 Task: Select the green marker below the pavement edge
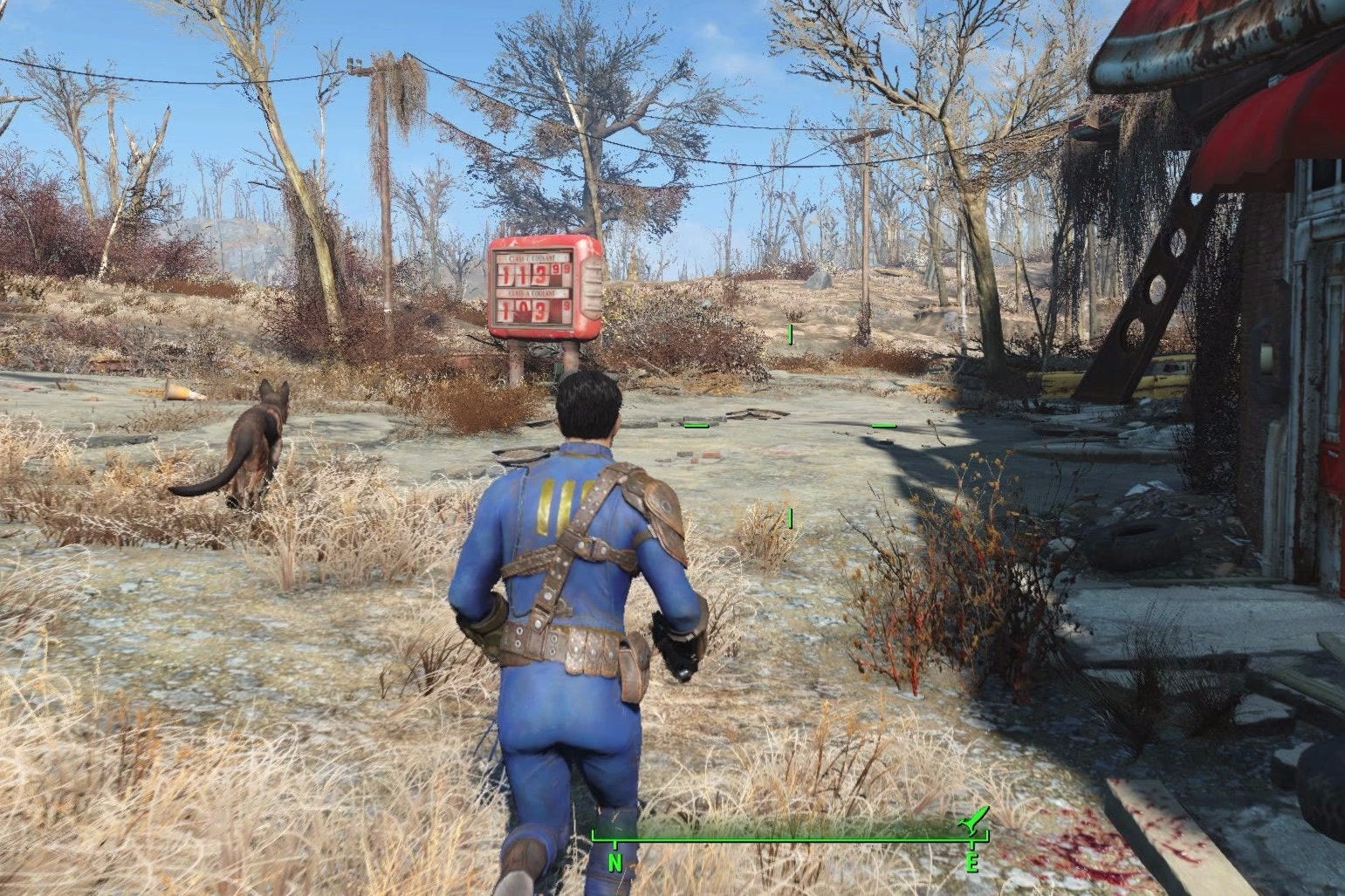coord(790,516)
